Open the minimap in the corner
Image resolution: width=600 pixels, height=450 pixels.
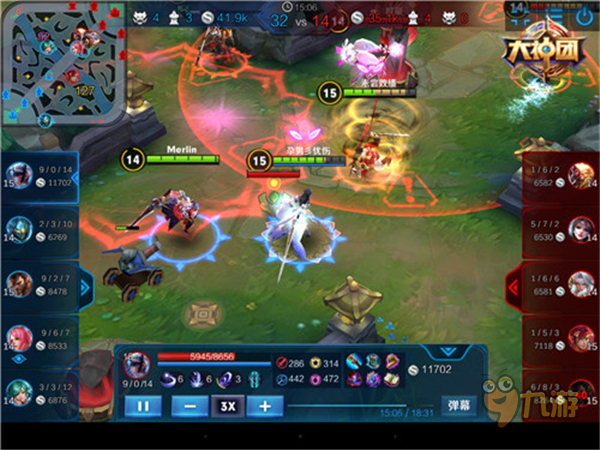tap(64, 62)
